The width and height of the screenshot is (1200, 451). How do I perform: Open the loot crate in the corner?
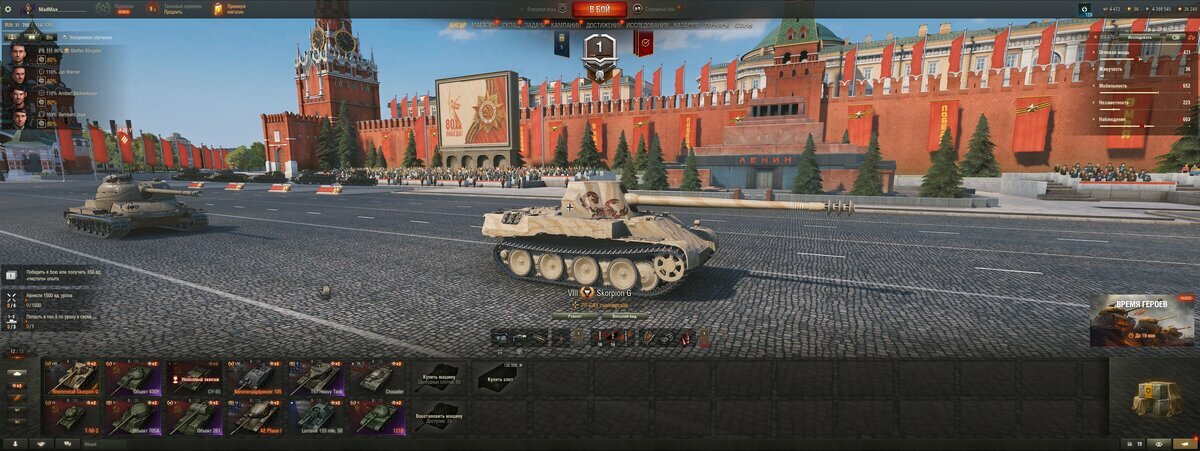coord(1156,398)
